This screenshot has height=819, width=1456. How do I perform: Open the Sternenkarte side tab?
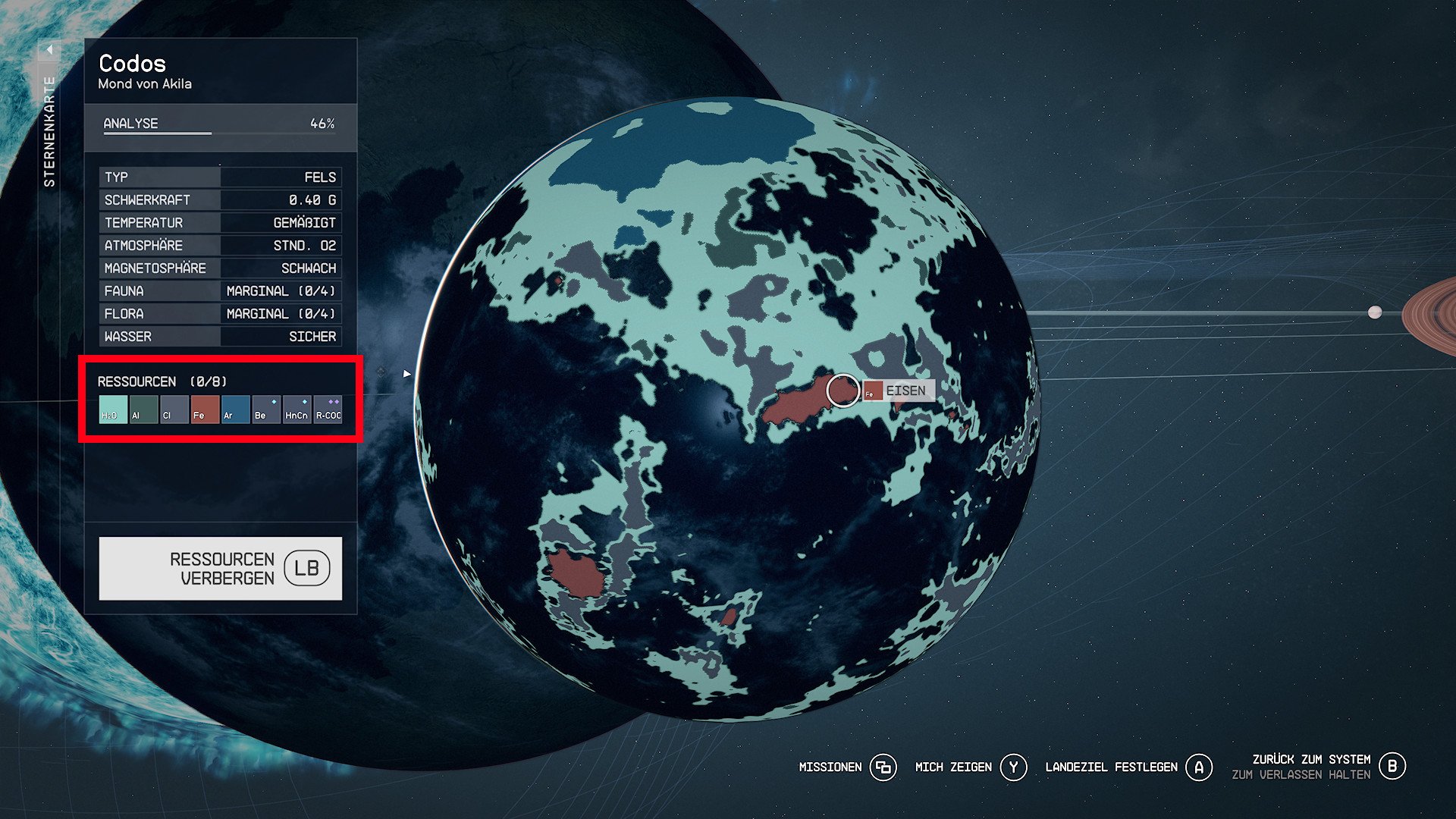click(x=49, y=131)
